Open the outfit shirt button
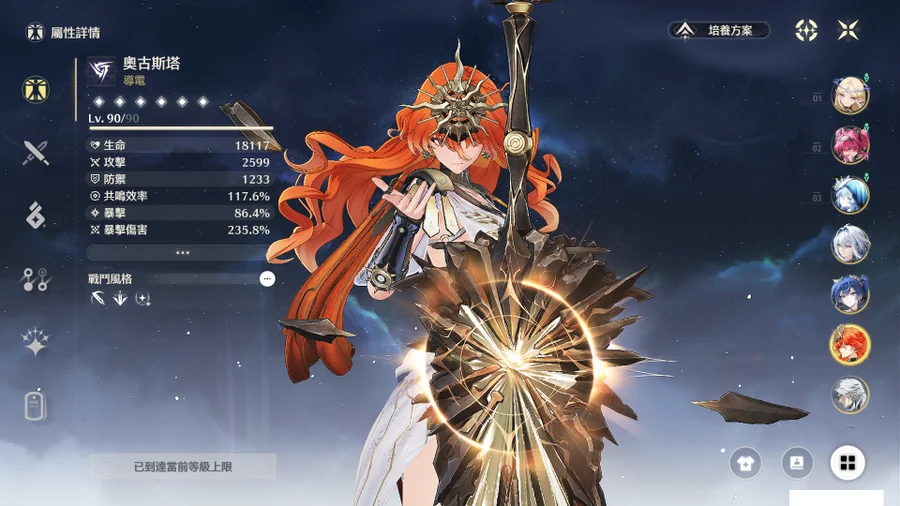This screenshot has width=900, height=506. [x=745, y=462]
